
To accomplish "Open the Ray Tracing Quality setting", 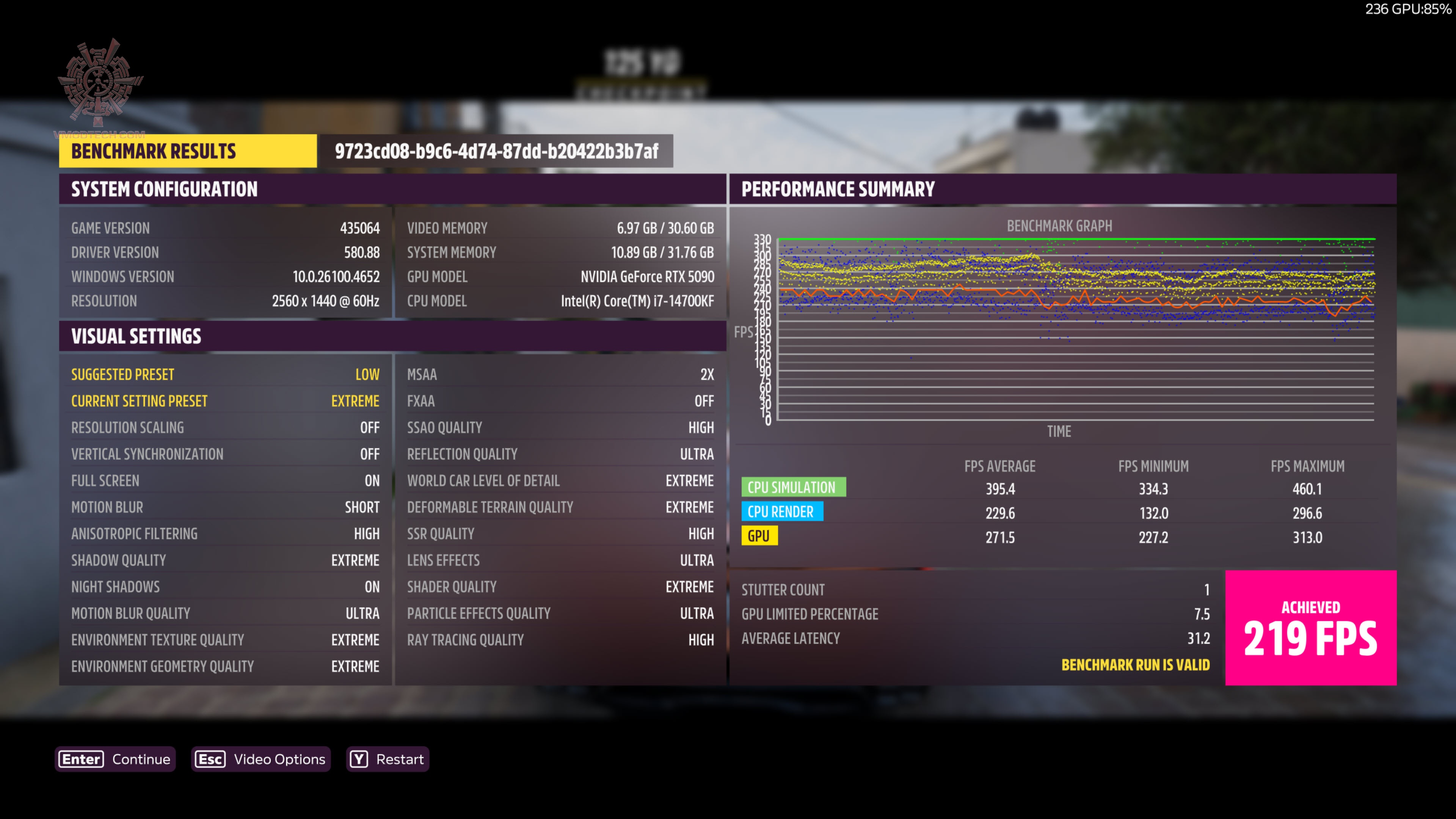I will coord(560,639).
